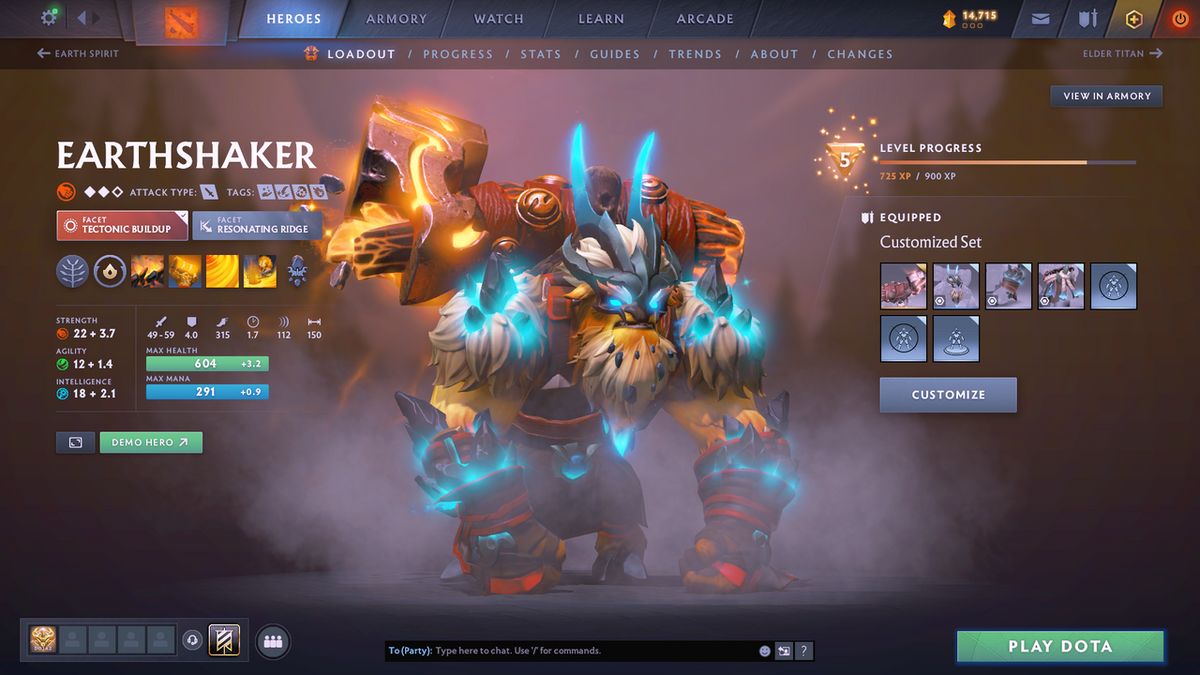Go to the Arcade tab
Image resolution: width=1200 pixels, height=675 pixels.
click(x=705, y=19)
